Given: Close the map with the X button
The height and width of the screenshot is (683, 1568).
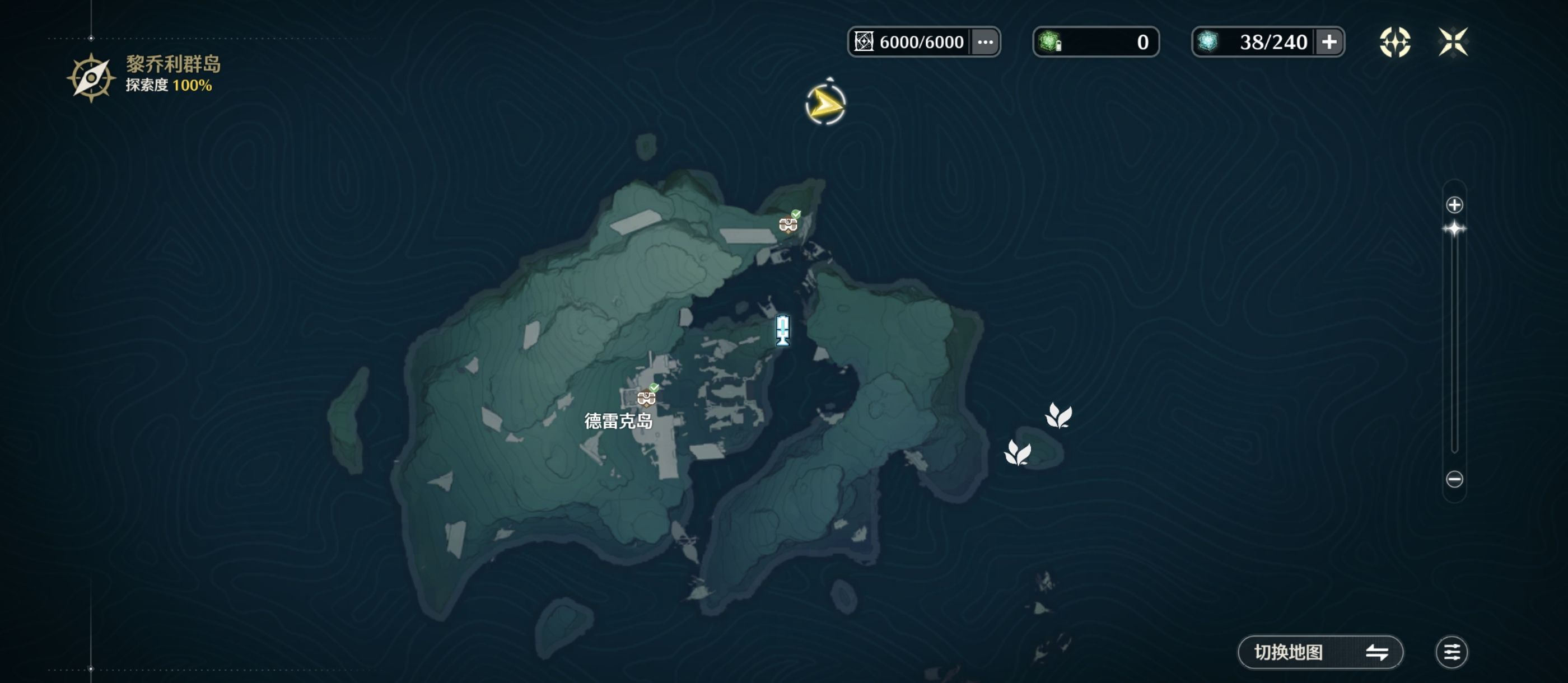Looking at the screenshot, I should pos(1452,42).
